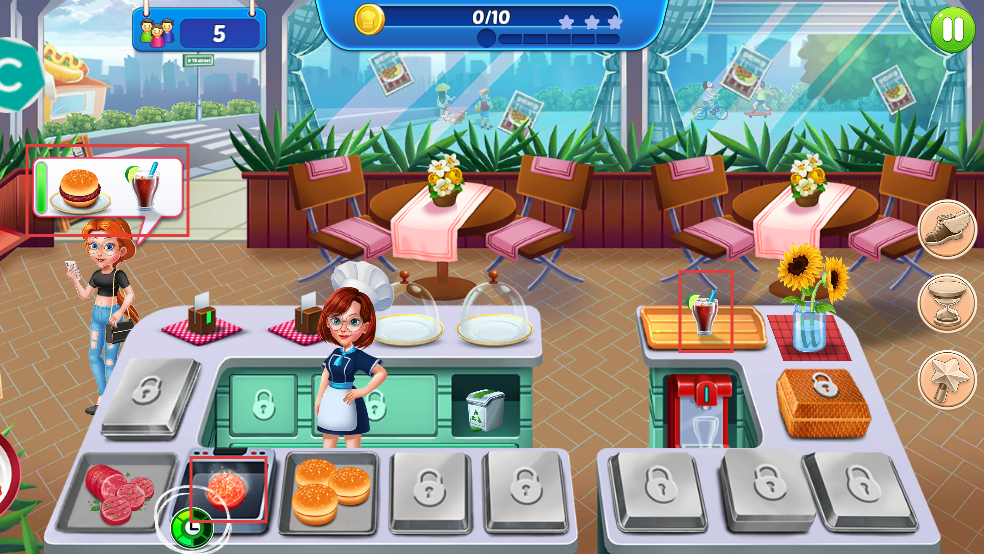984x554 pixels.
Task: Take the cooked patty off the grill
Action: [x=229, y=488]
